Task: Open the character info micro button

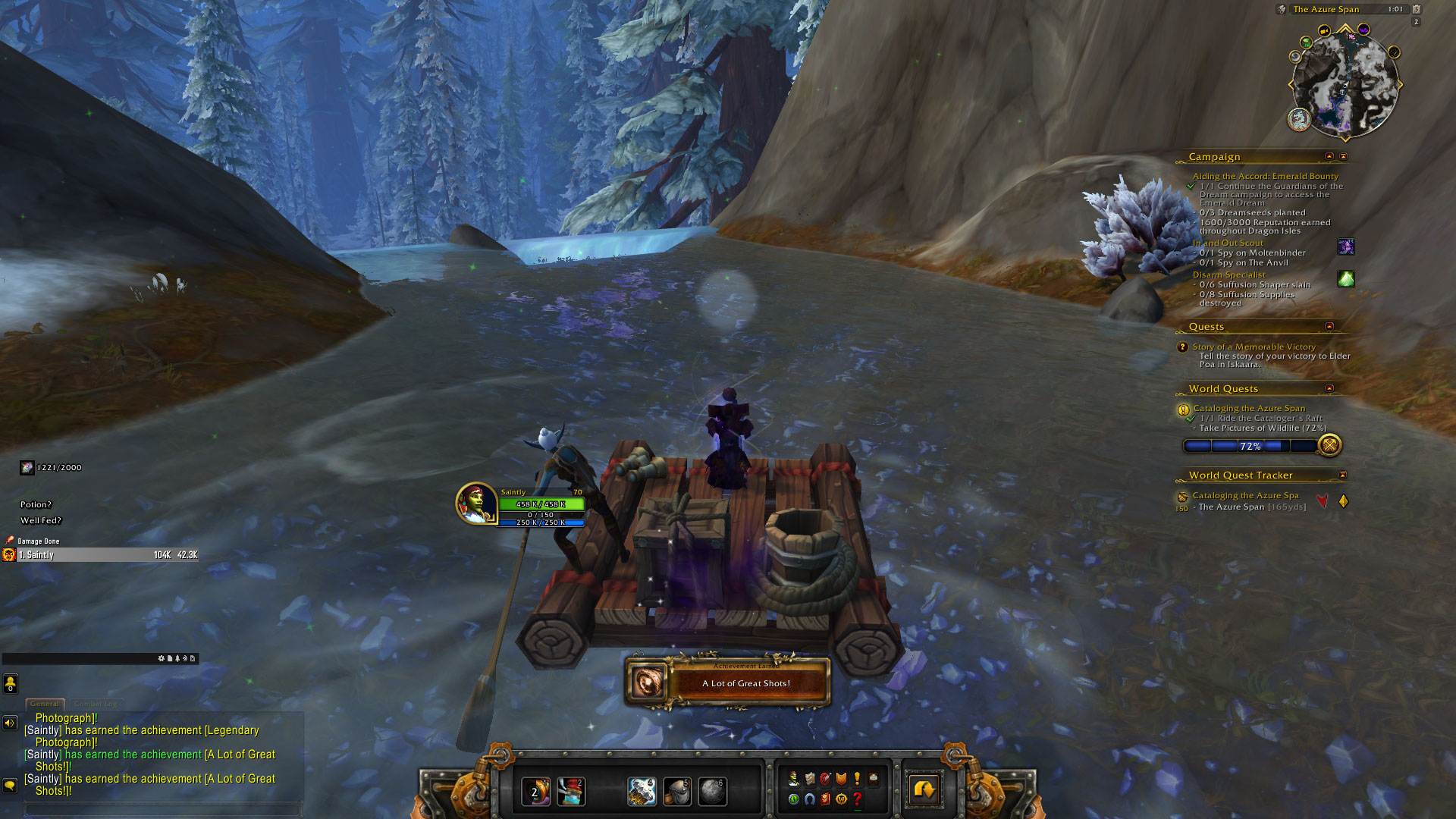Action: coord(793,779)
